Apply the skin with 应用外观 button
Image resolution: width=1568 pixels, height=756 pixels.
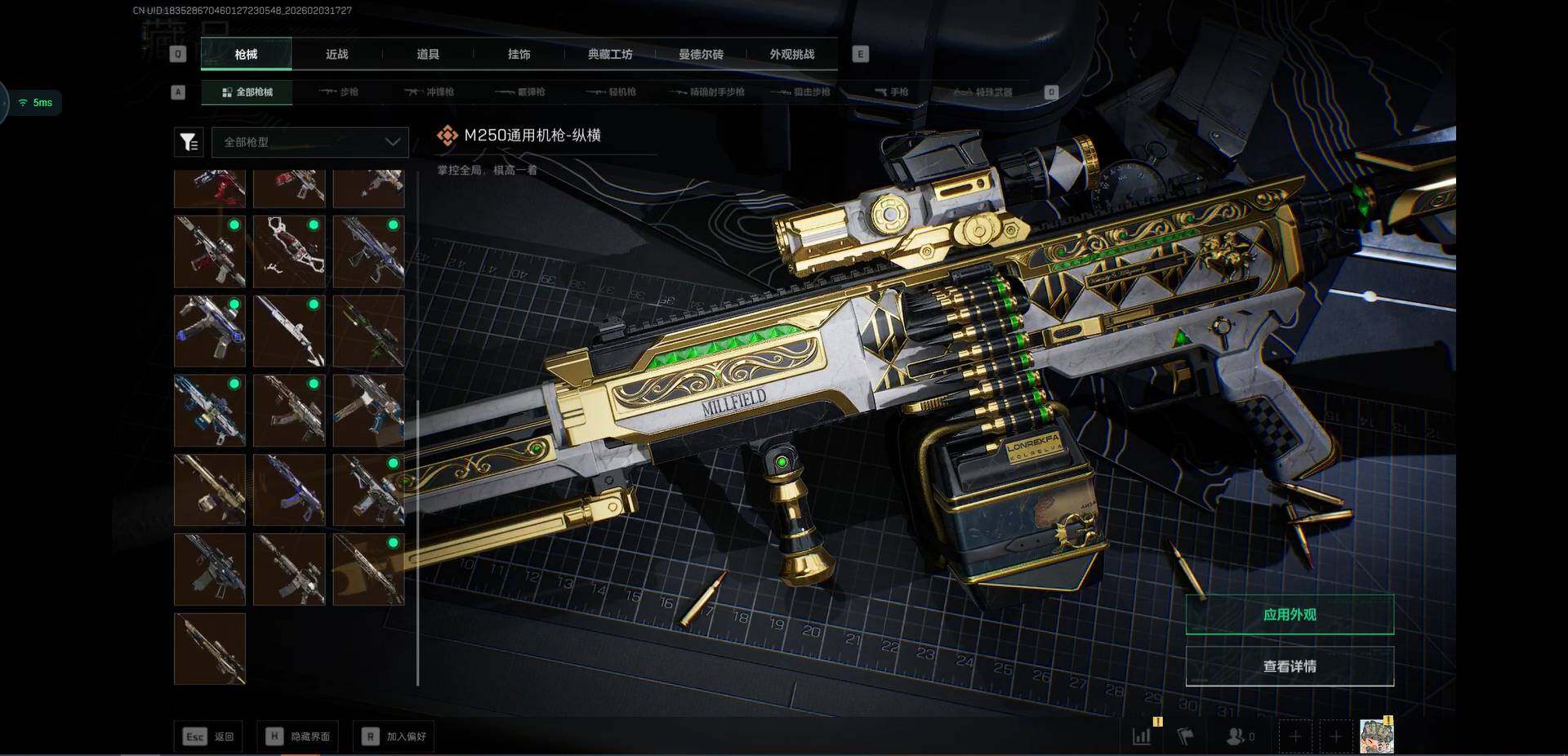click(x=1289, y=615)
